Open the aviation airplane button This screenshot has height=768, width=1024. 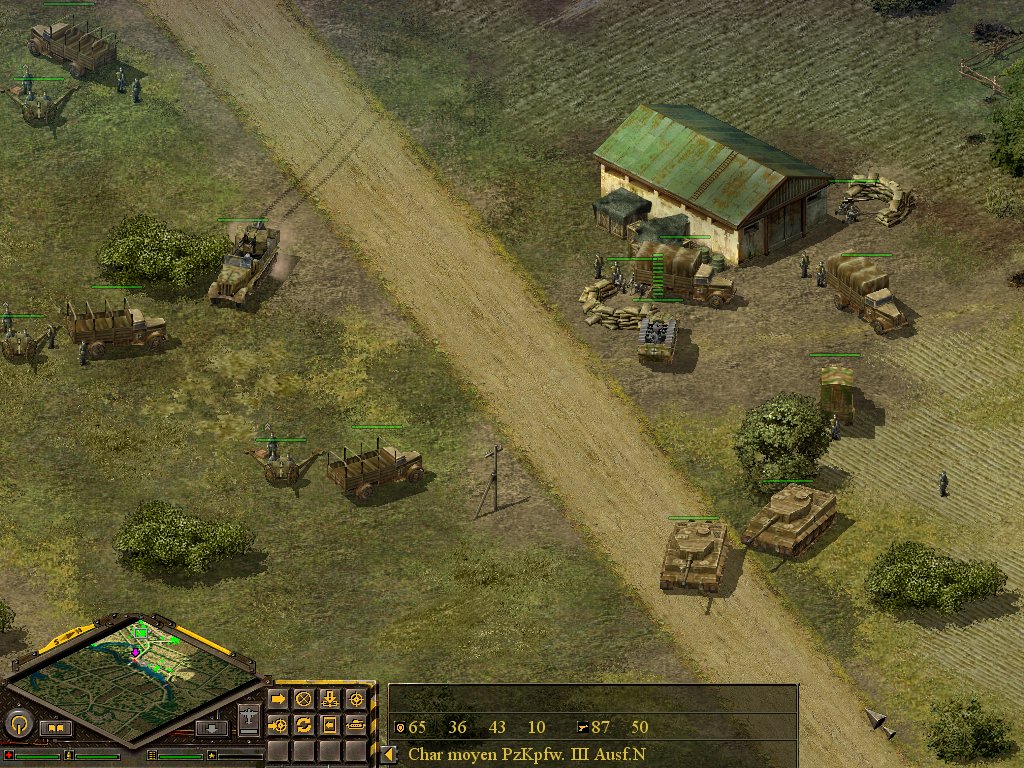tap(249, 717)
